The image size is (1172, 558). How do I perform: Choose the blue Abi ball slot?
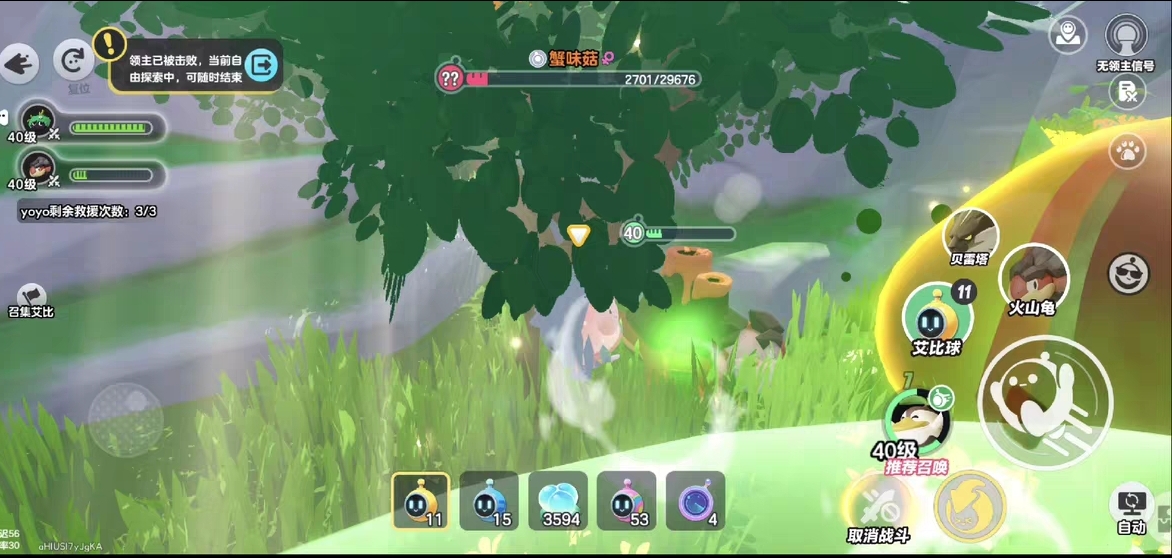tap(489, 501)
